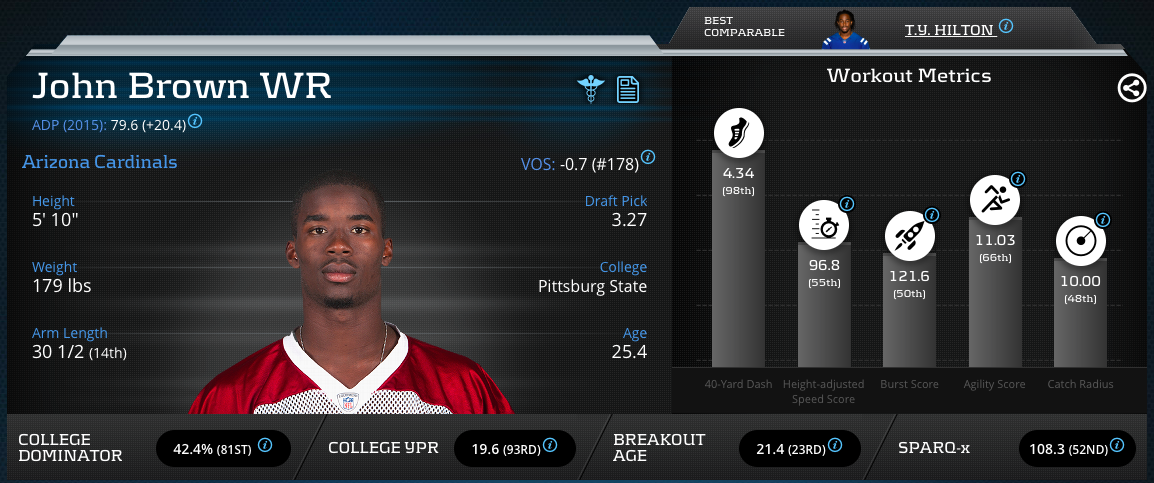1154x483 pixels.
Task: Click the T.Y. Hilton player thumbnail
Action: pyautogui.click(x=846, y=30)
